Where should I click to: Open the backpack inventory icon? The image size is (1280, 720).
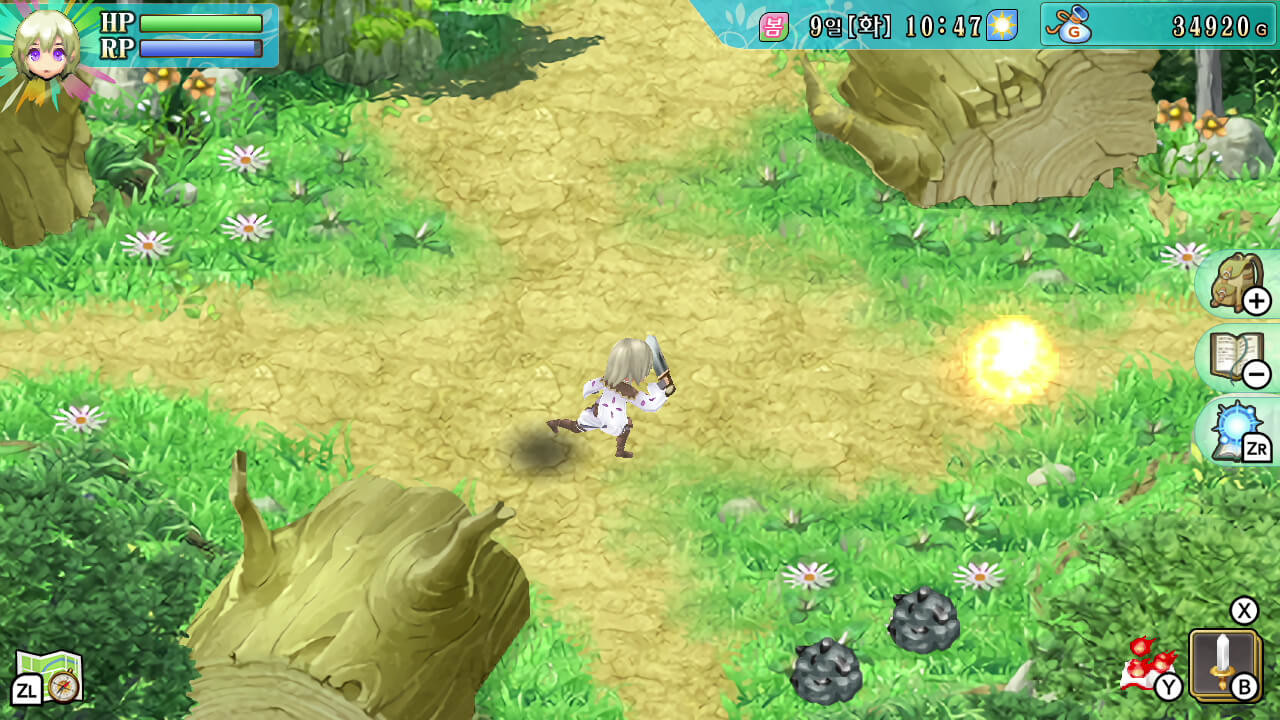[1234, 283]
